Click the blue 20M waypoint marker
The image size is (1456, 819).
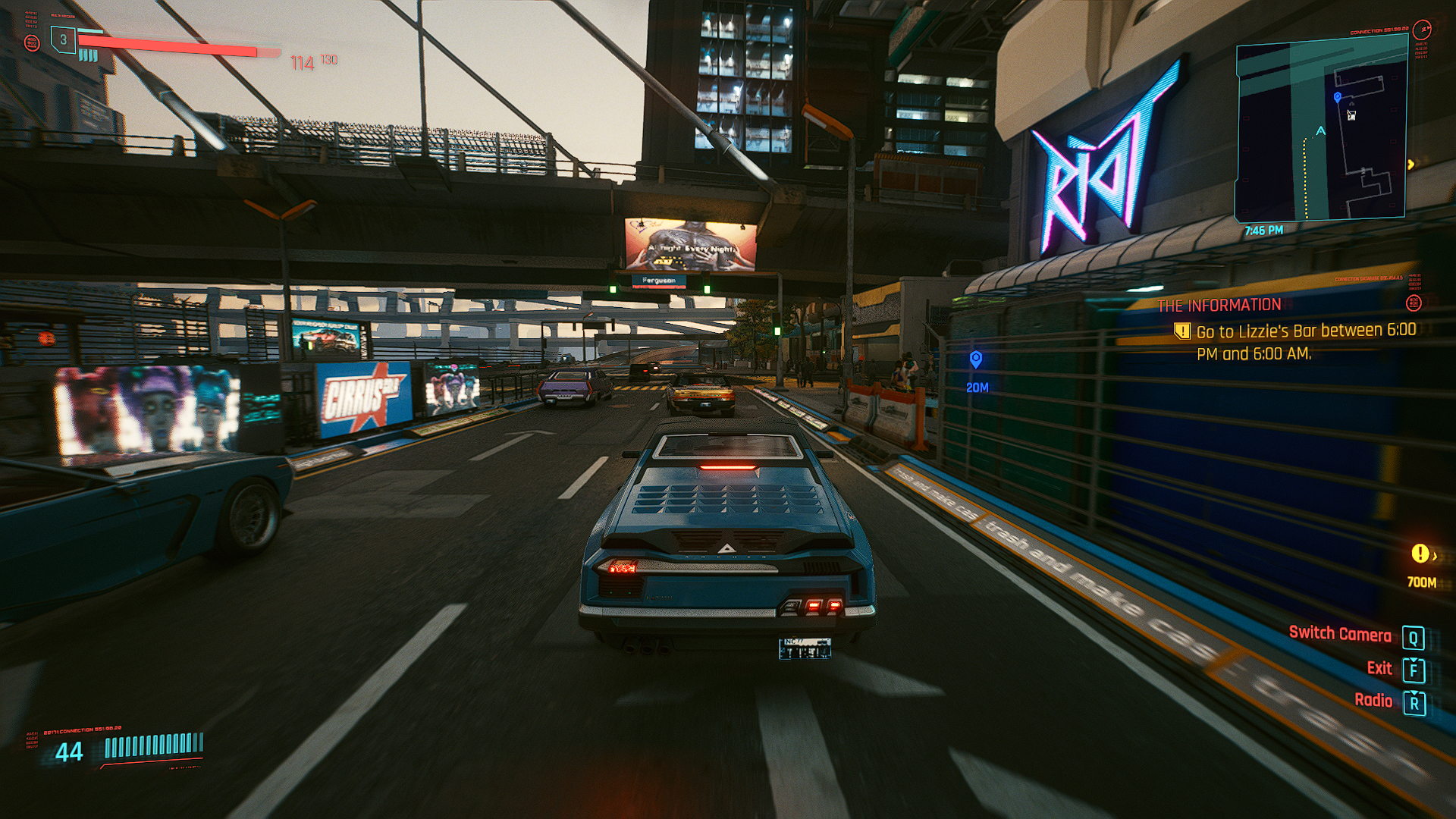click(976, 359)
